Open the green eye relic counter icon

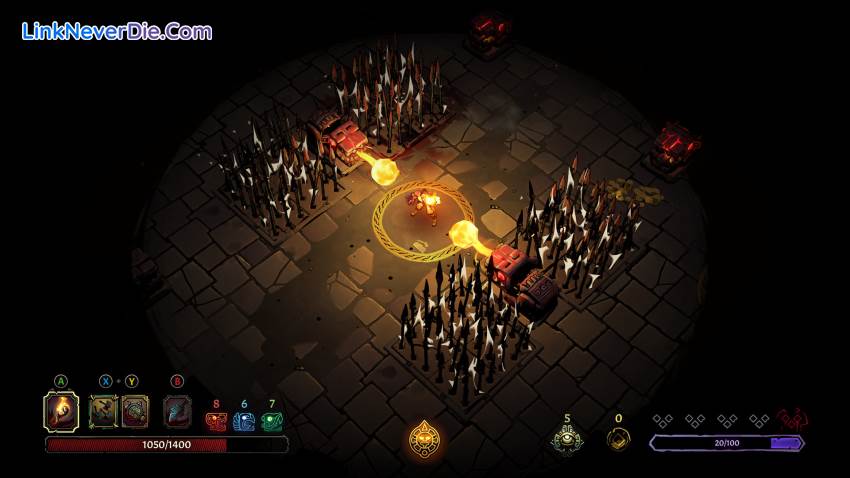567,438
